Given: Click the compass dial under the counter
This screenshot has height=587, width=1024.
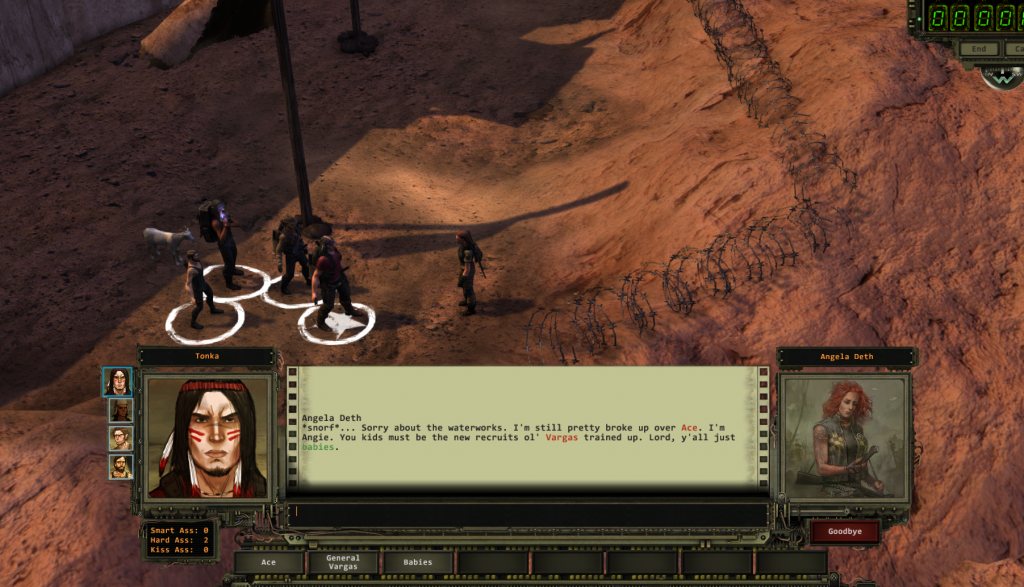Looking at the screenshot, I should tap(1002, 76).
